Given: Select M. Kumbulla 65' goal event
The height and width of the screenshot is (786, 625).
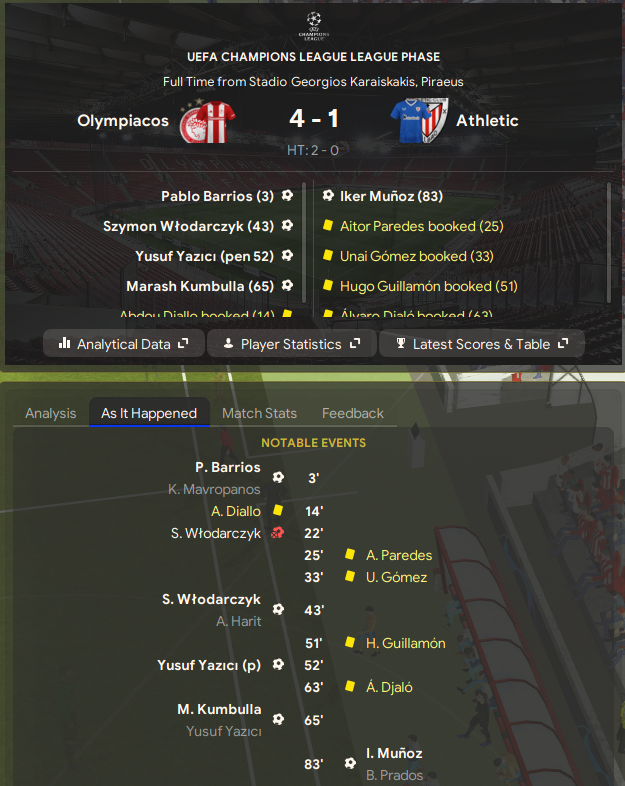Looking at the screenshot, I should [219, 709].
